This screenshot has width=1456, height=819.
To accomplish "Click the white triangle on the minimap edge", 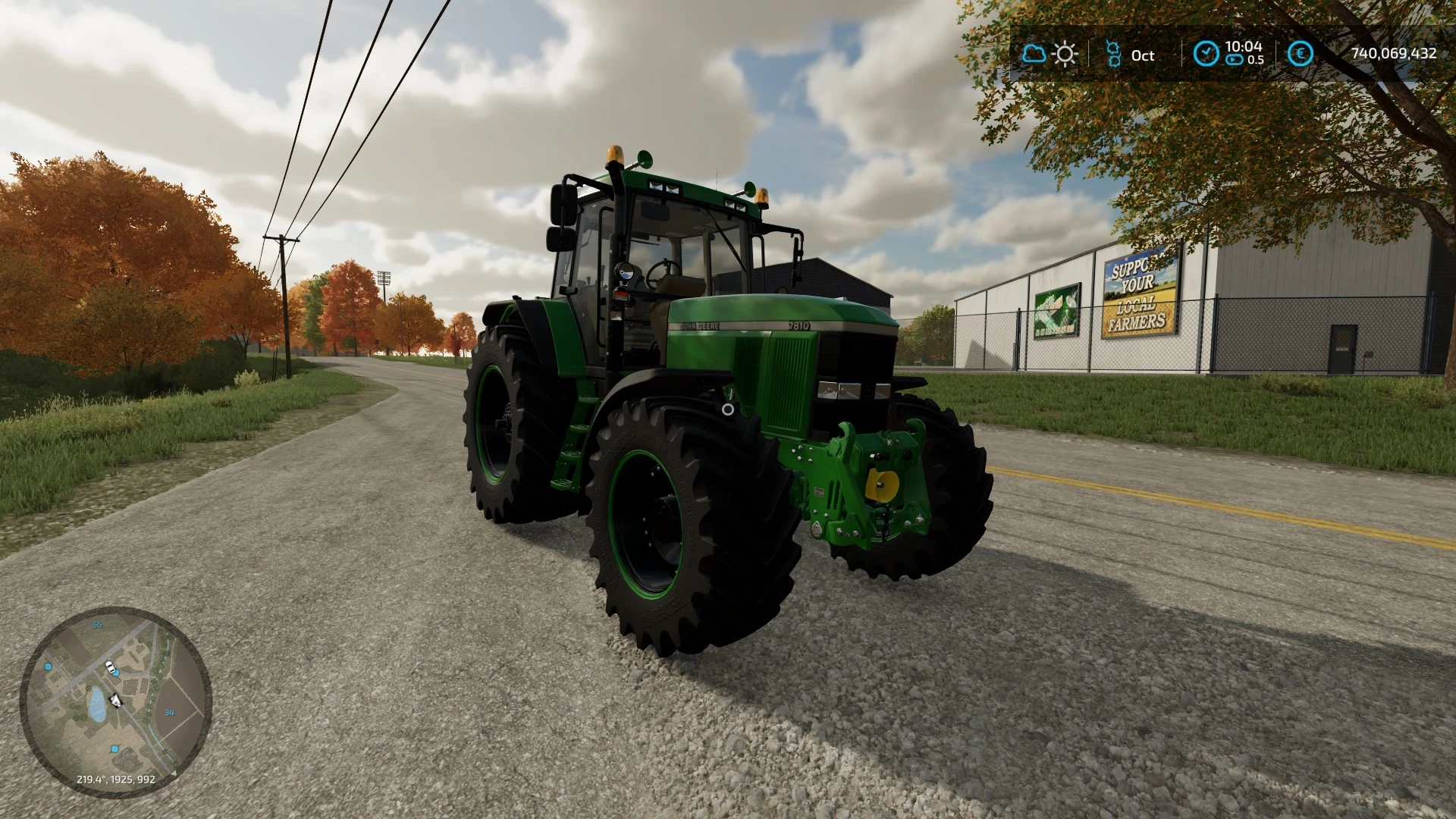I will [x=174, y=773].
